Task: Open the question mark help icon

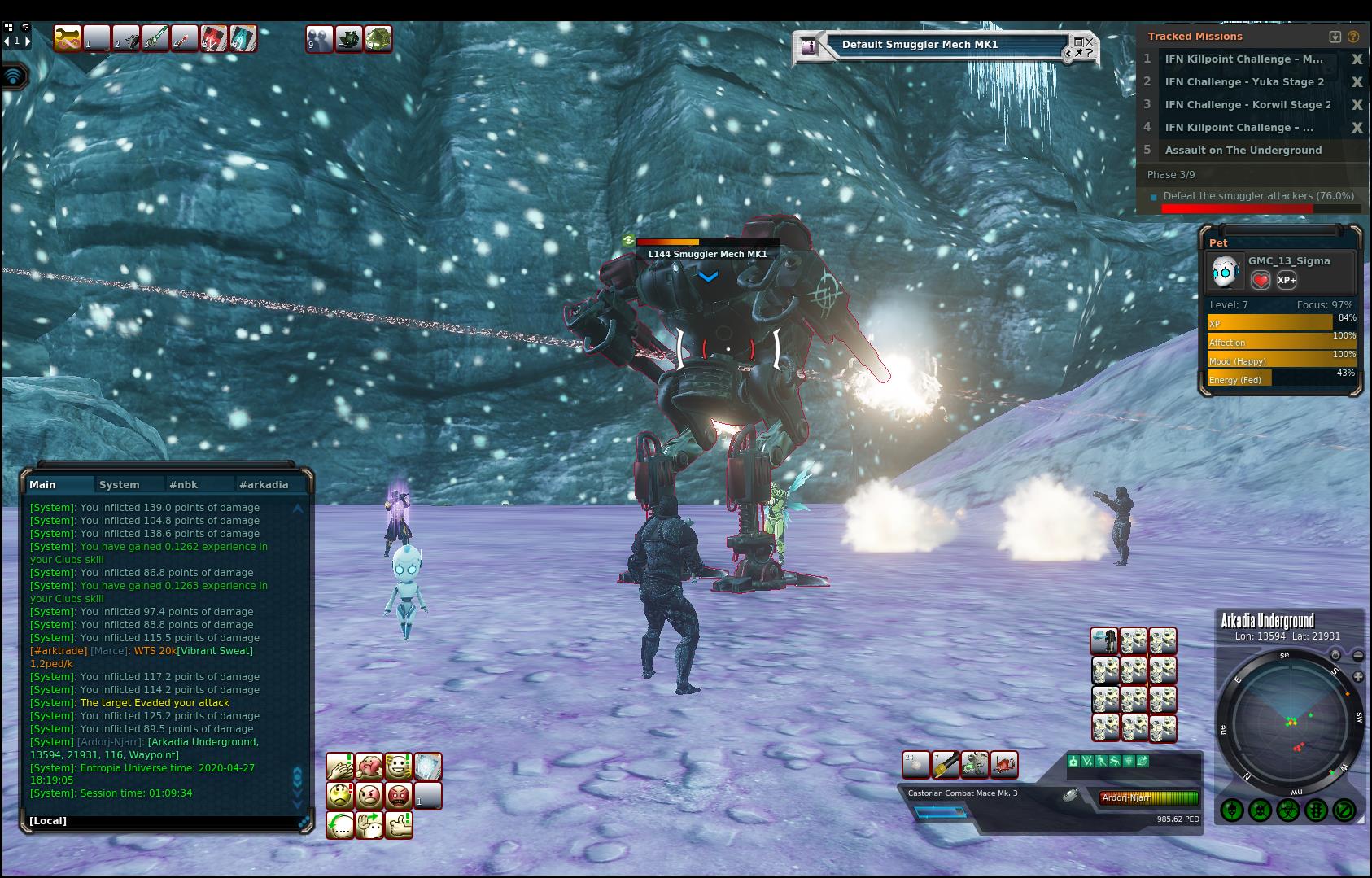Action: click(1353, 37)
